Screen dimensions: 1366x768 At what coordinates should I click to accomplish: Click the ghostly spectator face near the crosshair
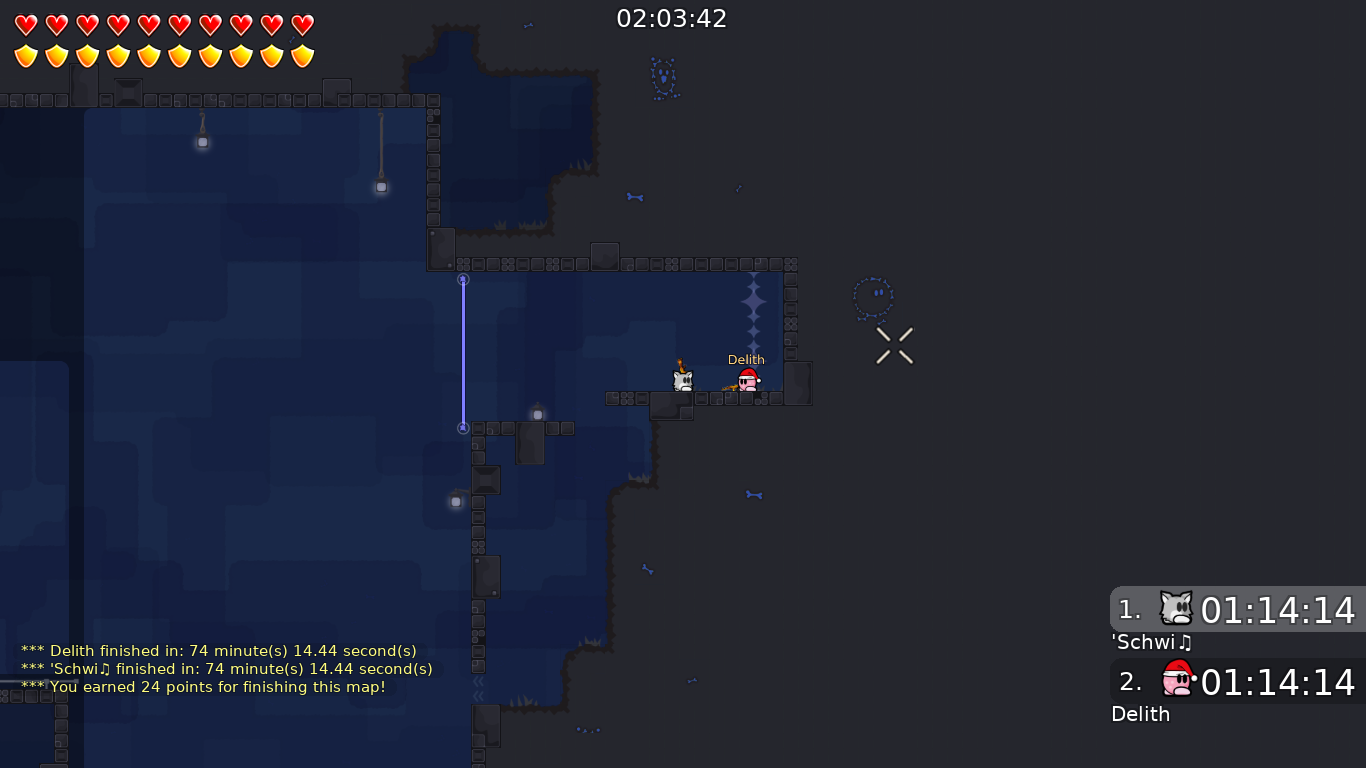pyautogui.click(x=872, y=296)
